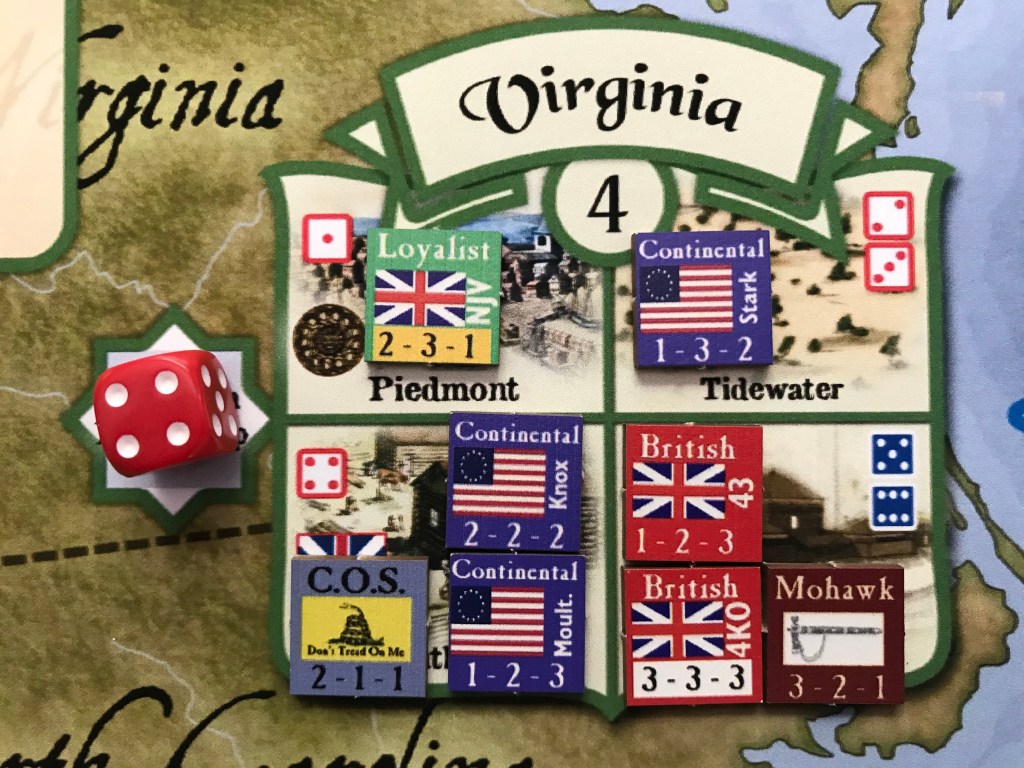
Task: Choose the Continental Knox counter
Action: point(516,483)
